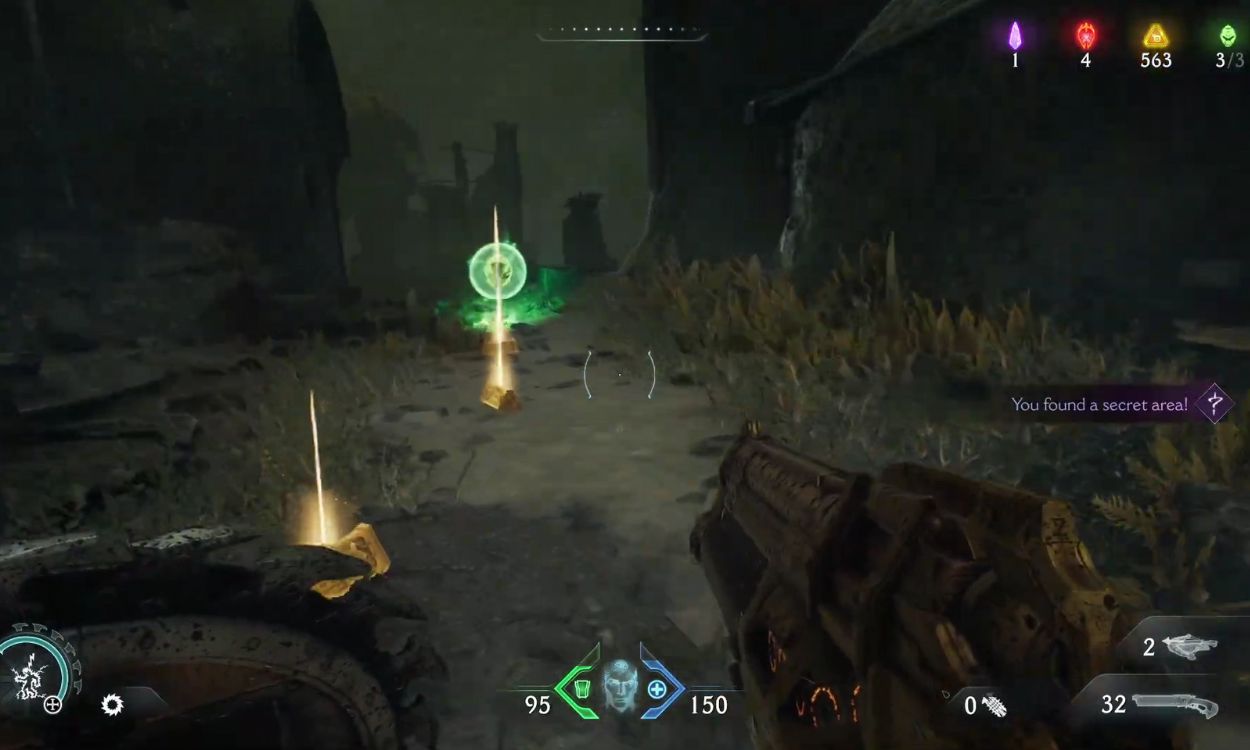
Task: Activate the lightning figure shield ability
Action: point(32,668)
